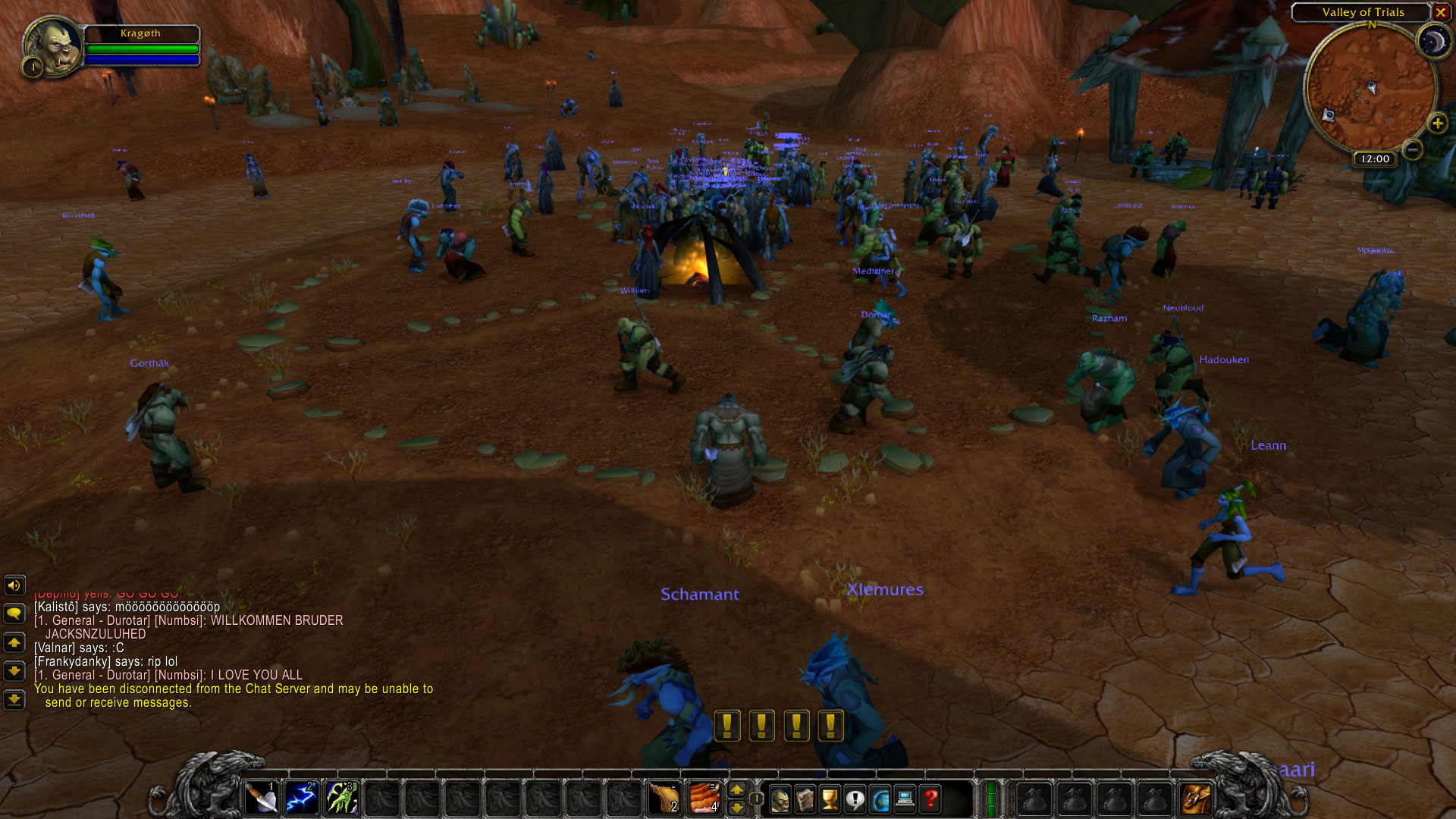Open the spellbook from the micro menu
Image resolution: width=1456 pixels, height=819 pixels.
click(x=805, y=799)
